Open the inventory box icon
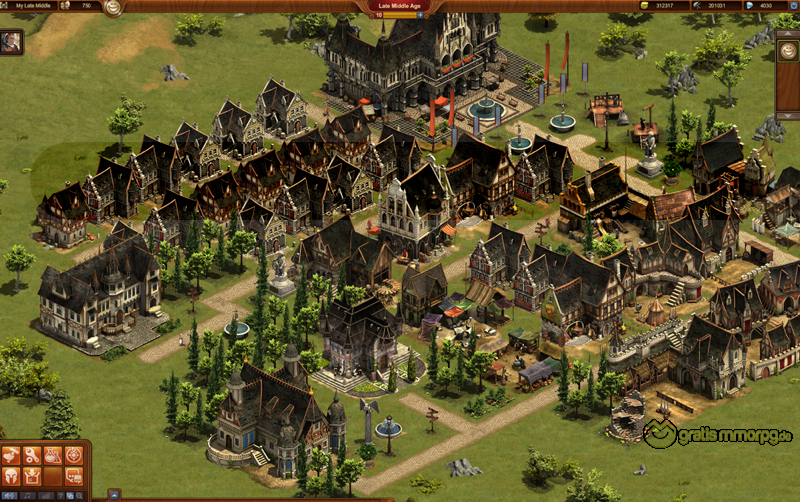 coord(32,476)
